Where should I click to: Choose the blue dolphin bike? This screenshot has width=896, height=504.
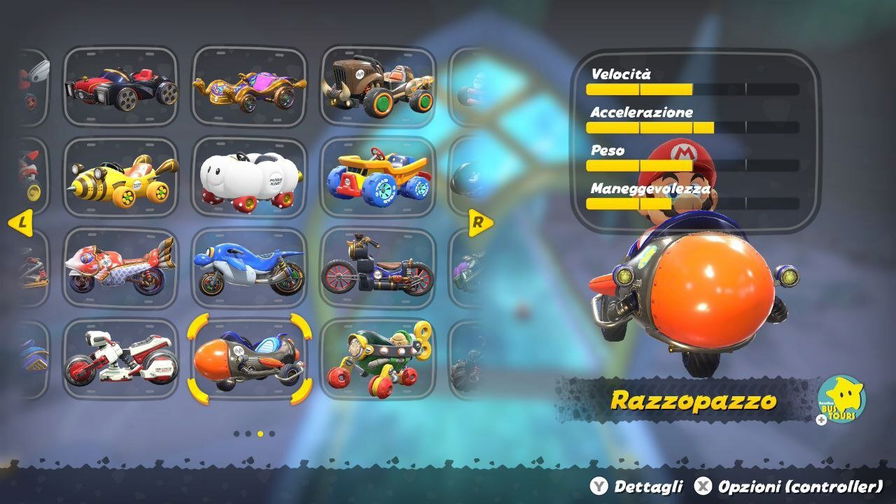tap(249, 269)
